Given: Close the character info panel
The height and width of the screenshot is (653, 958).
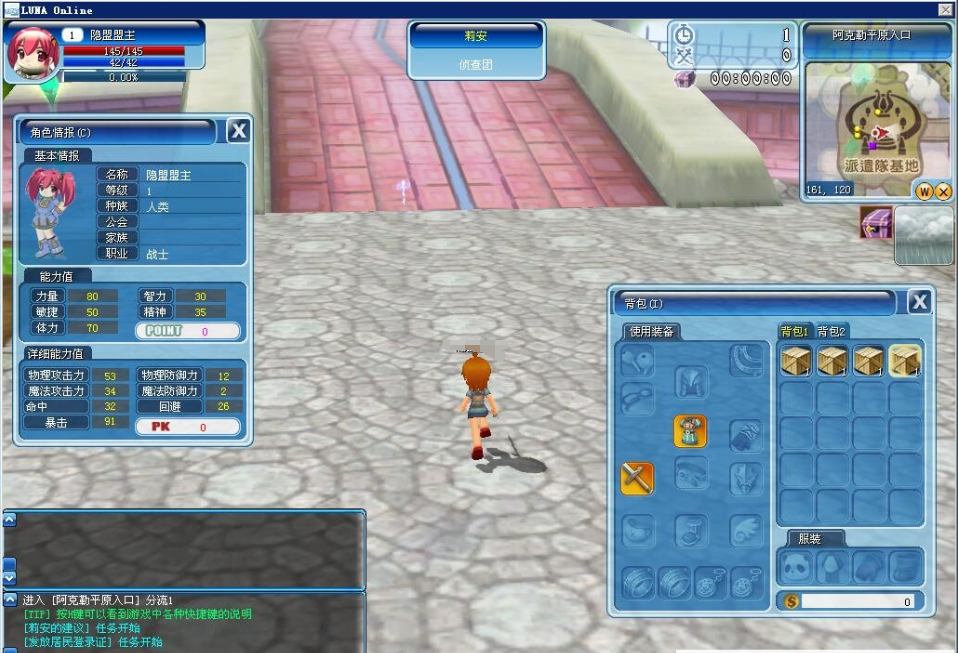Looking at the screenshot, I should (x=238, y=130).
